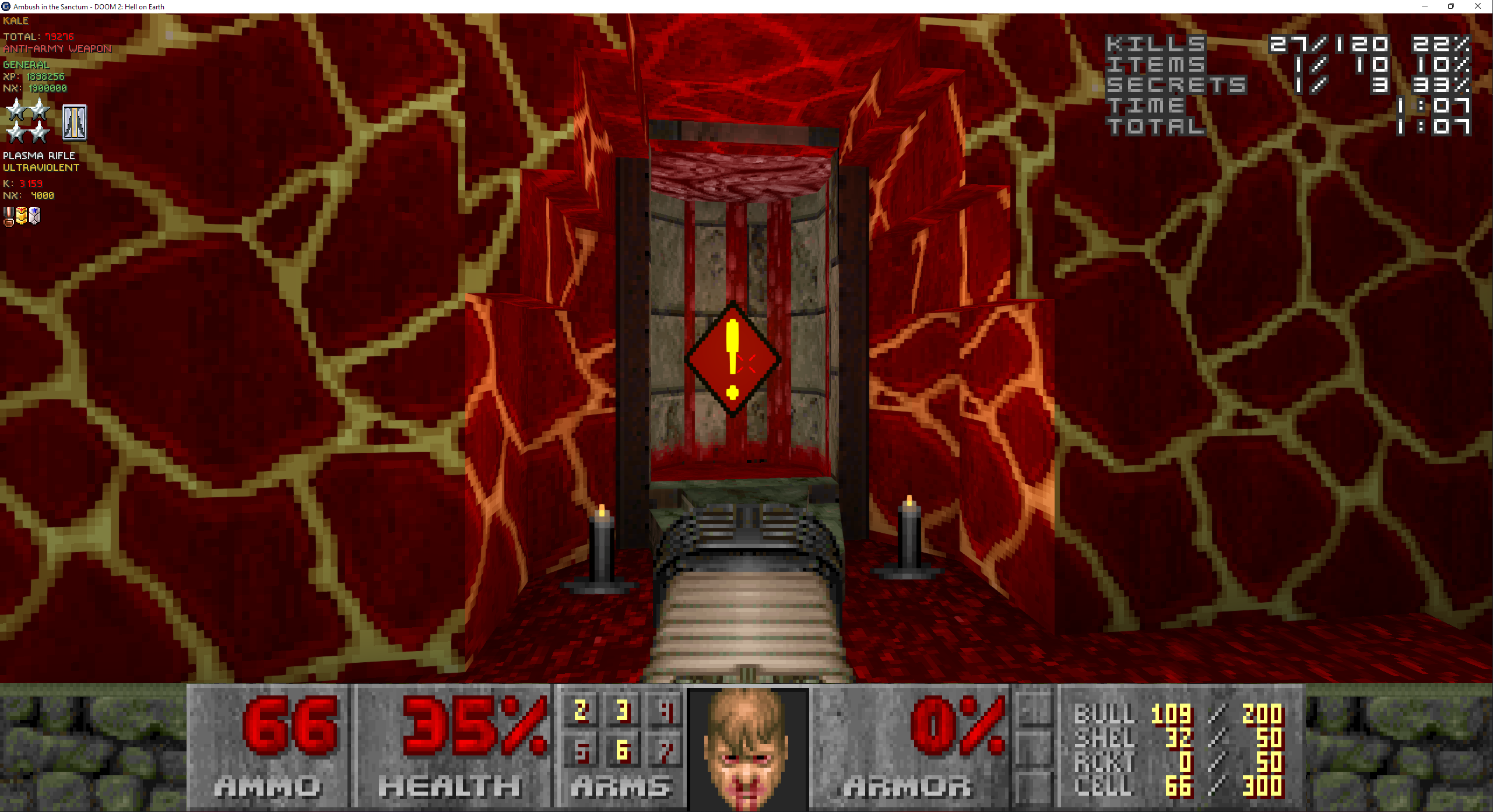Select weapon slot 2 in the ARMS panel

tap(581, 711)
